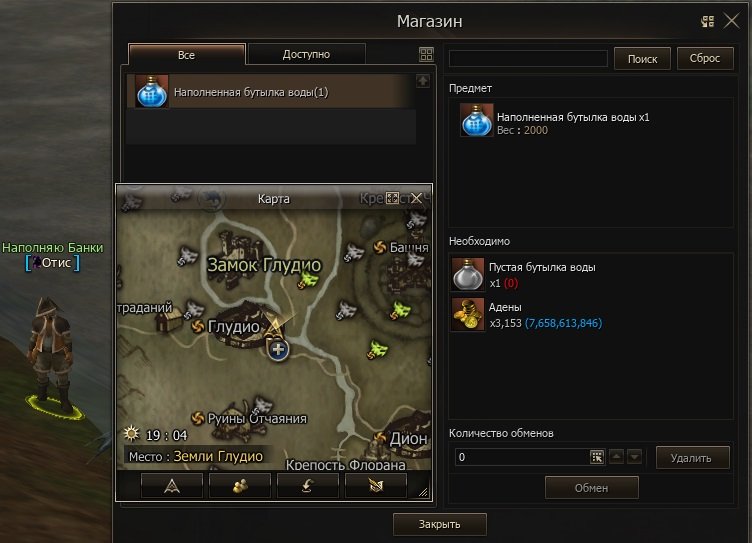Increase exchange count with up arrow

(x=616, y=457)
